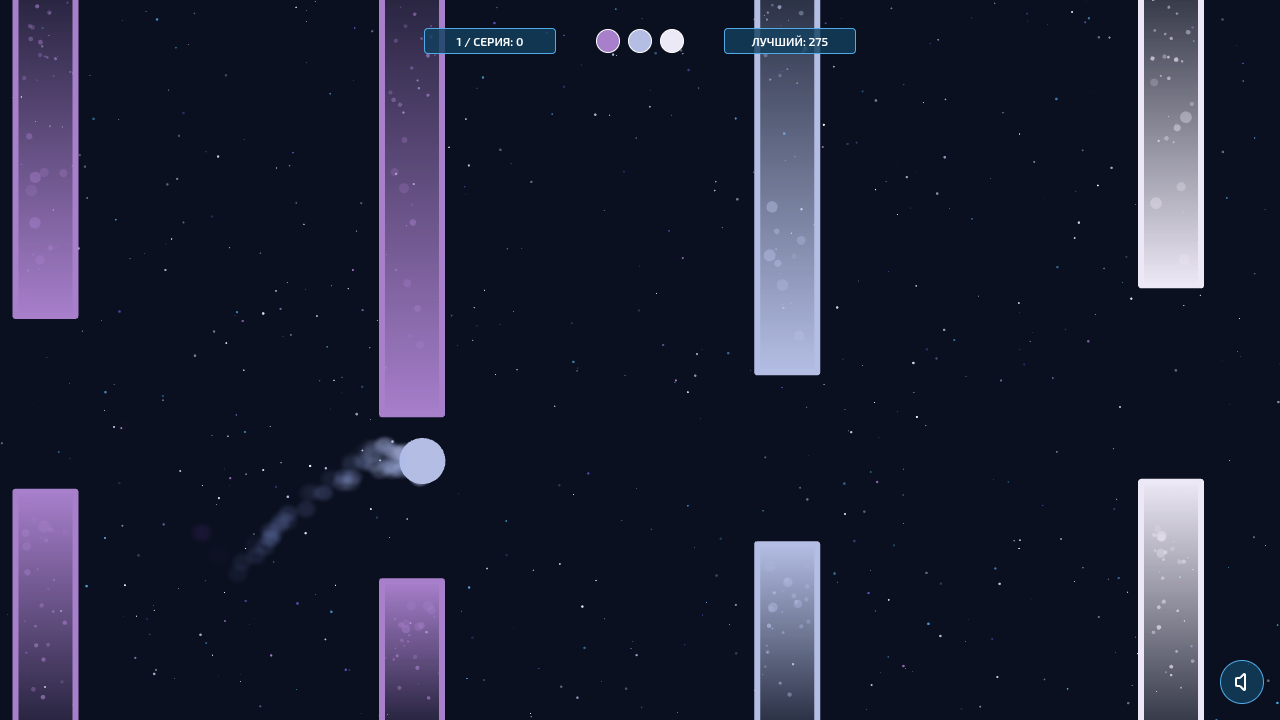Select the white circle indicator
1280x720 pixels.
point(672,41)
